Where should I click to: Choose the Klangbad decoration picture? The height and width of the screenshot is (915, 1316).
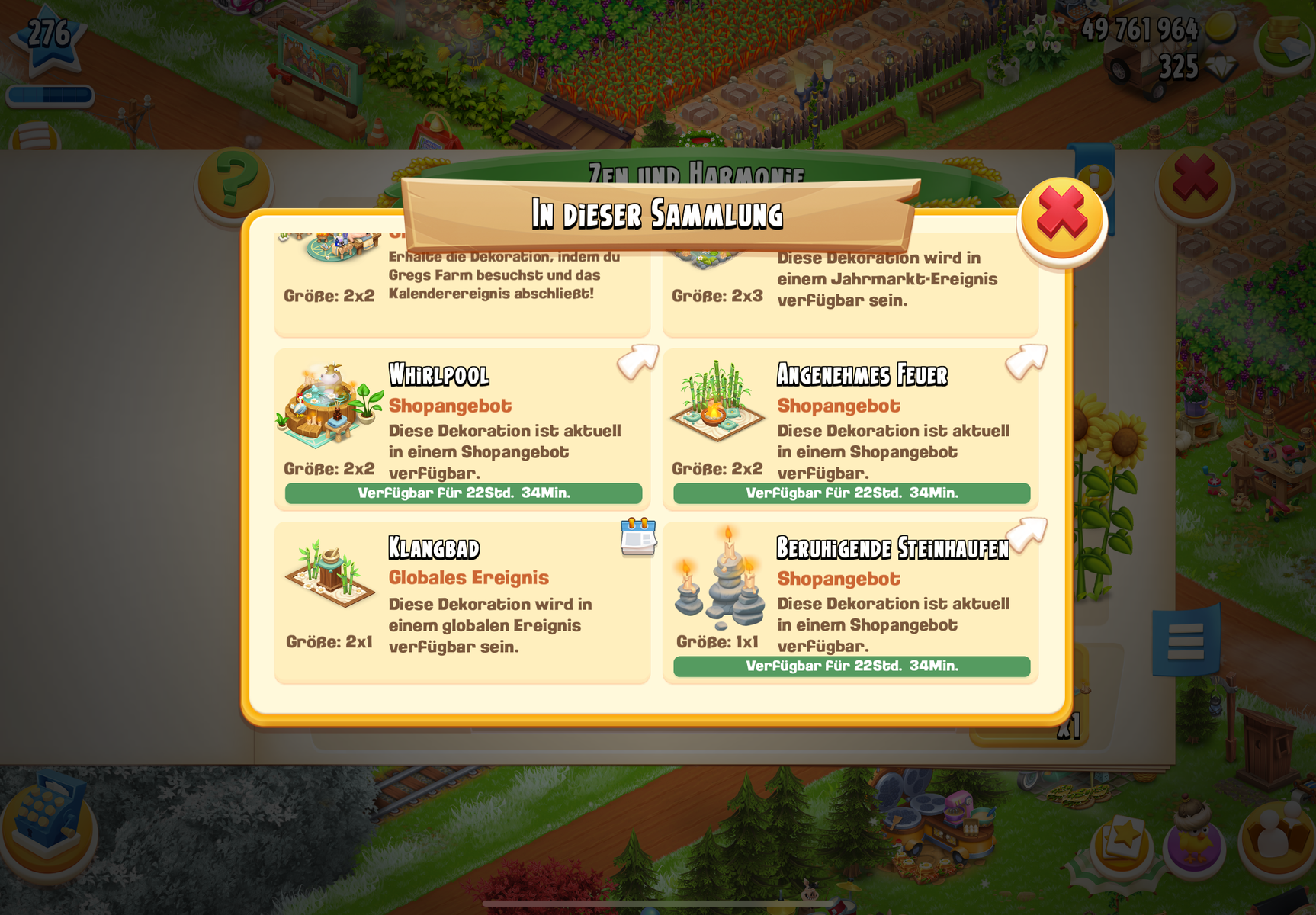[x=329, y=574]
